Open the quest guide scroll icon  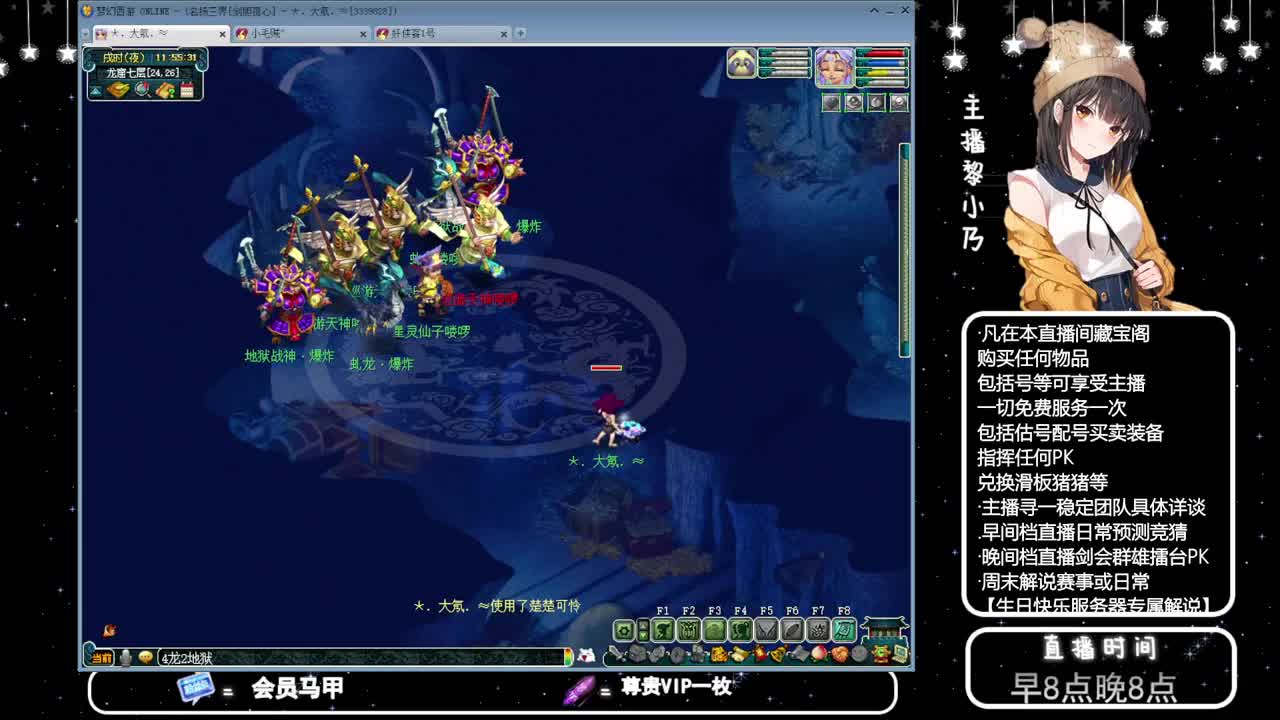[x=165, y=90]
